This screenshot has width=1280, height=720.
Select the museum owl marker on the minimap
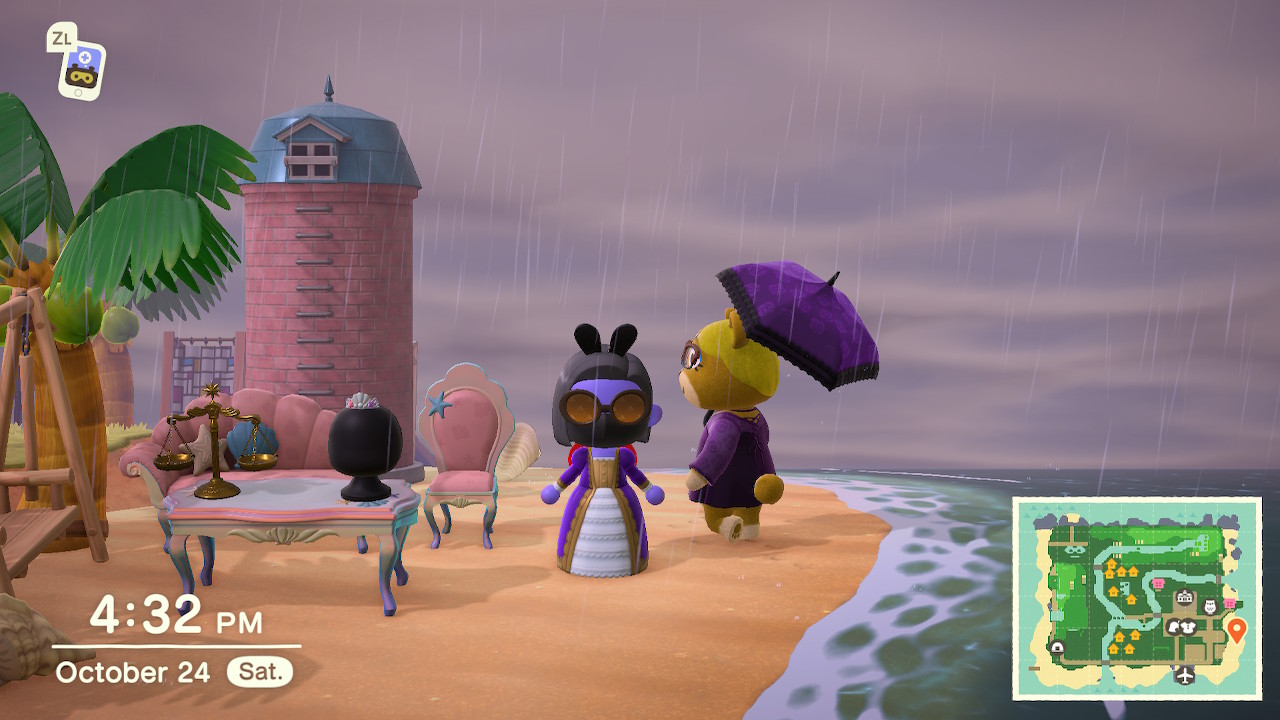click(1210, 606)
